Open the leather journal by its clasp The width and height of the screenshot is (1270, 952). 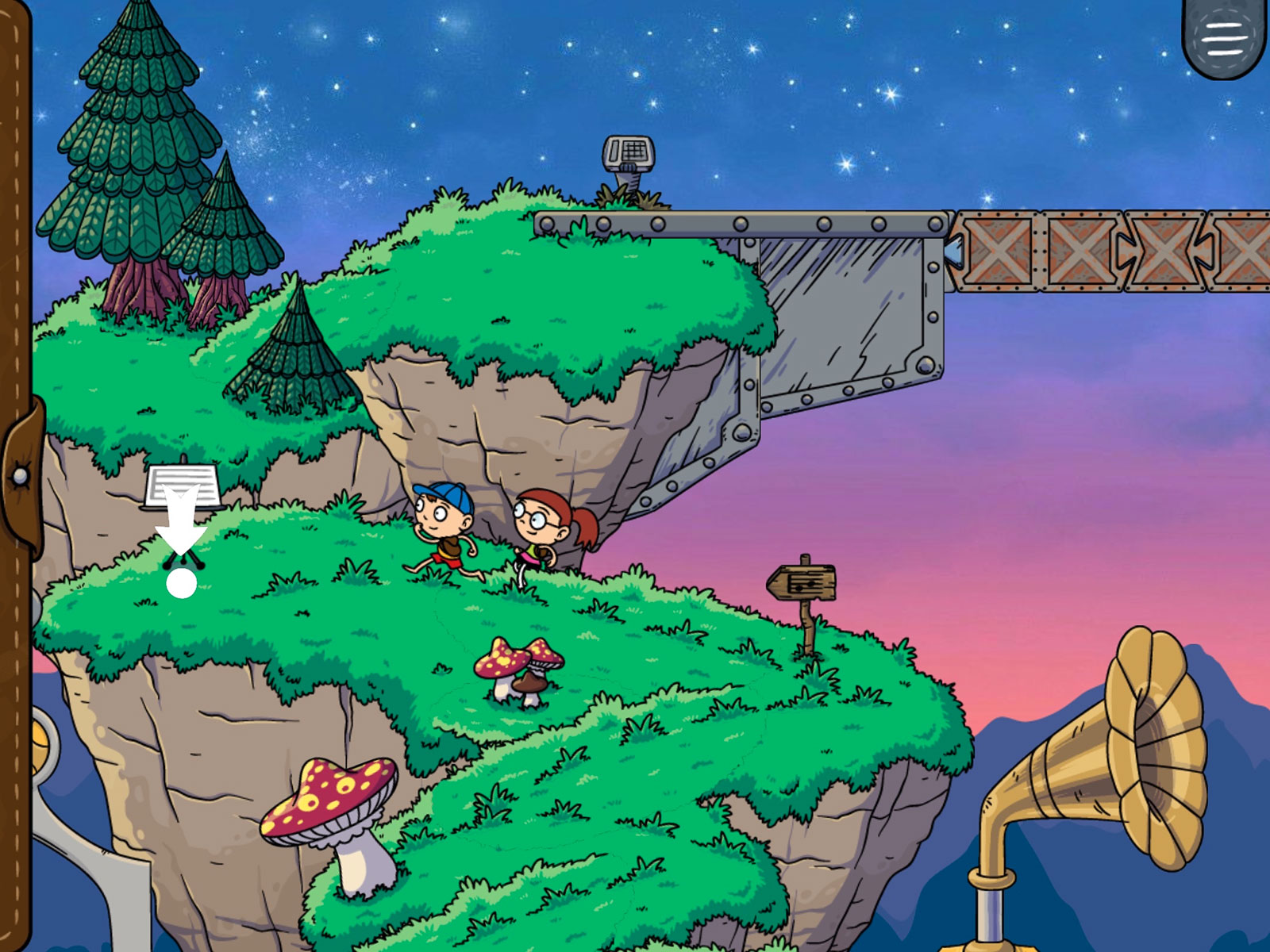(21, 474)
